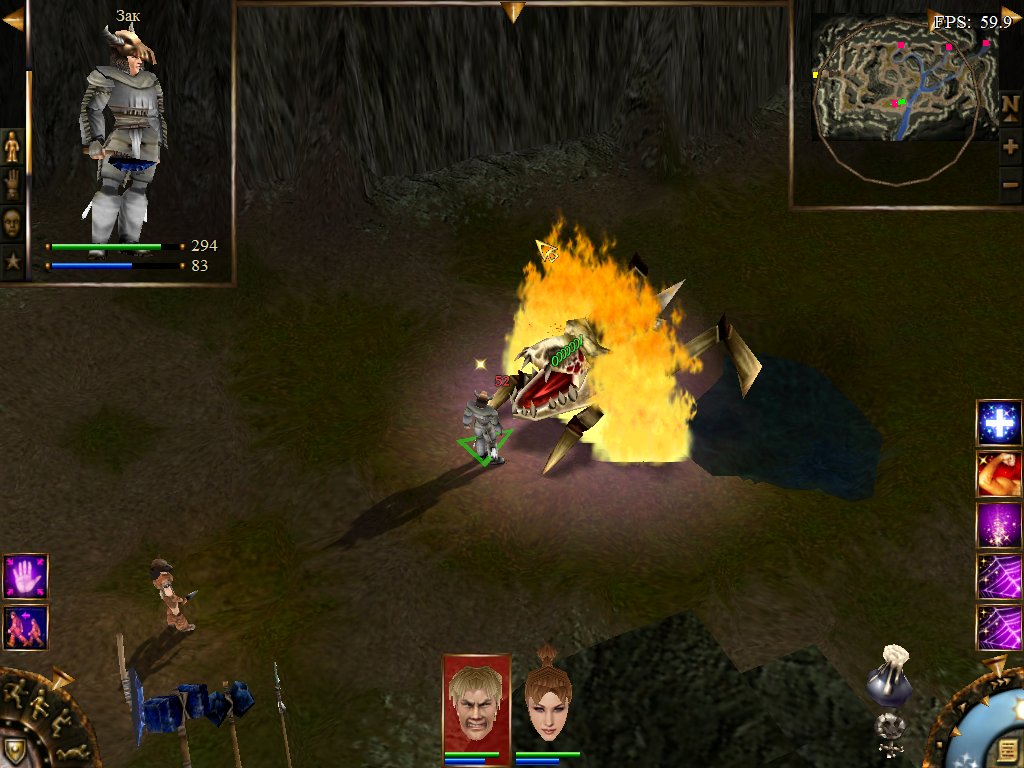Open the face icon panel
The image size is (1024, 768).
[12, 223]
